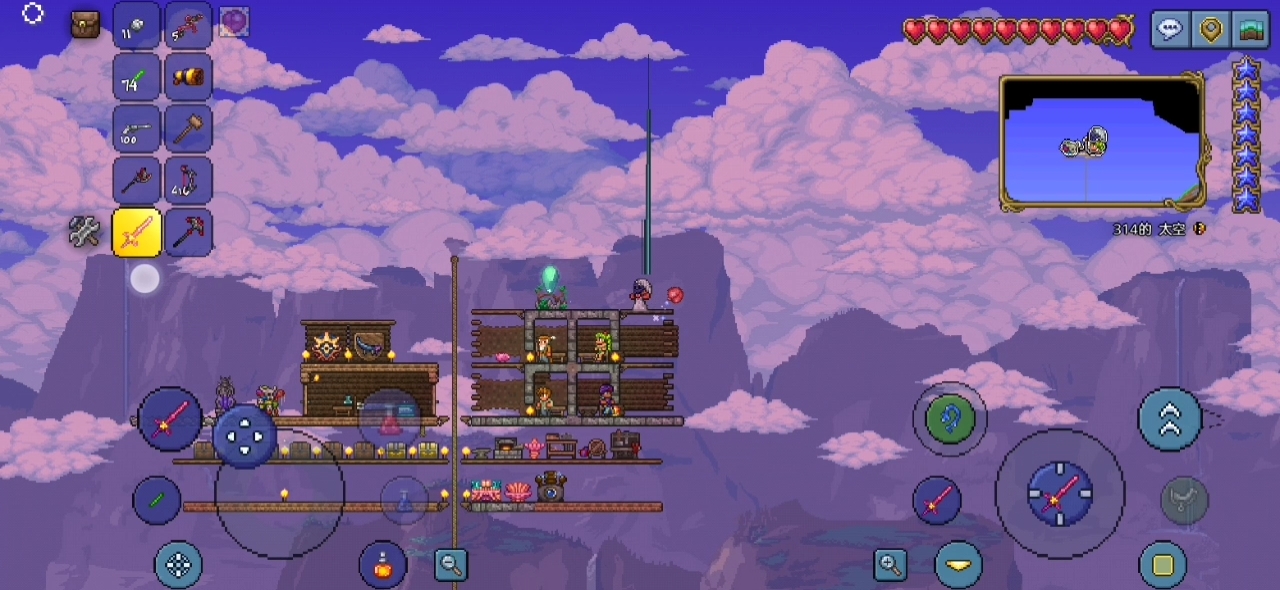Select the bow slot in the hotbar
The height and width of the screenshot is (590, 1280).
pos(188,180)
